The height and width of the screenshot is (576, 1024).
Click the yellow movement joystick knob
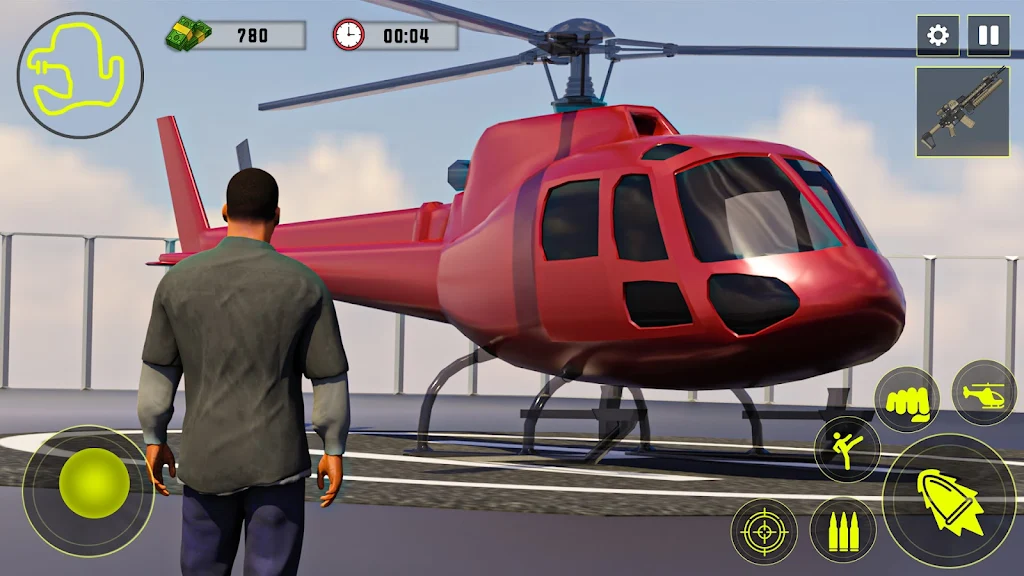point(94,483)
